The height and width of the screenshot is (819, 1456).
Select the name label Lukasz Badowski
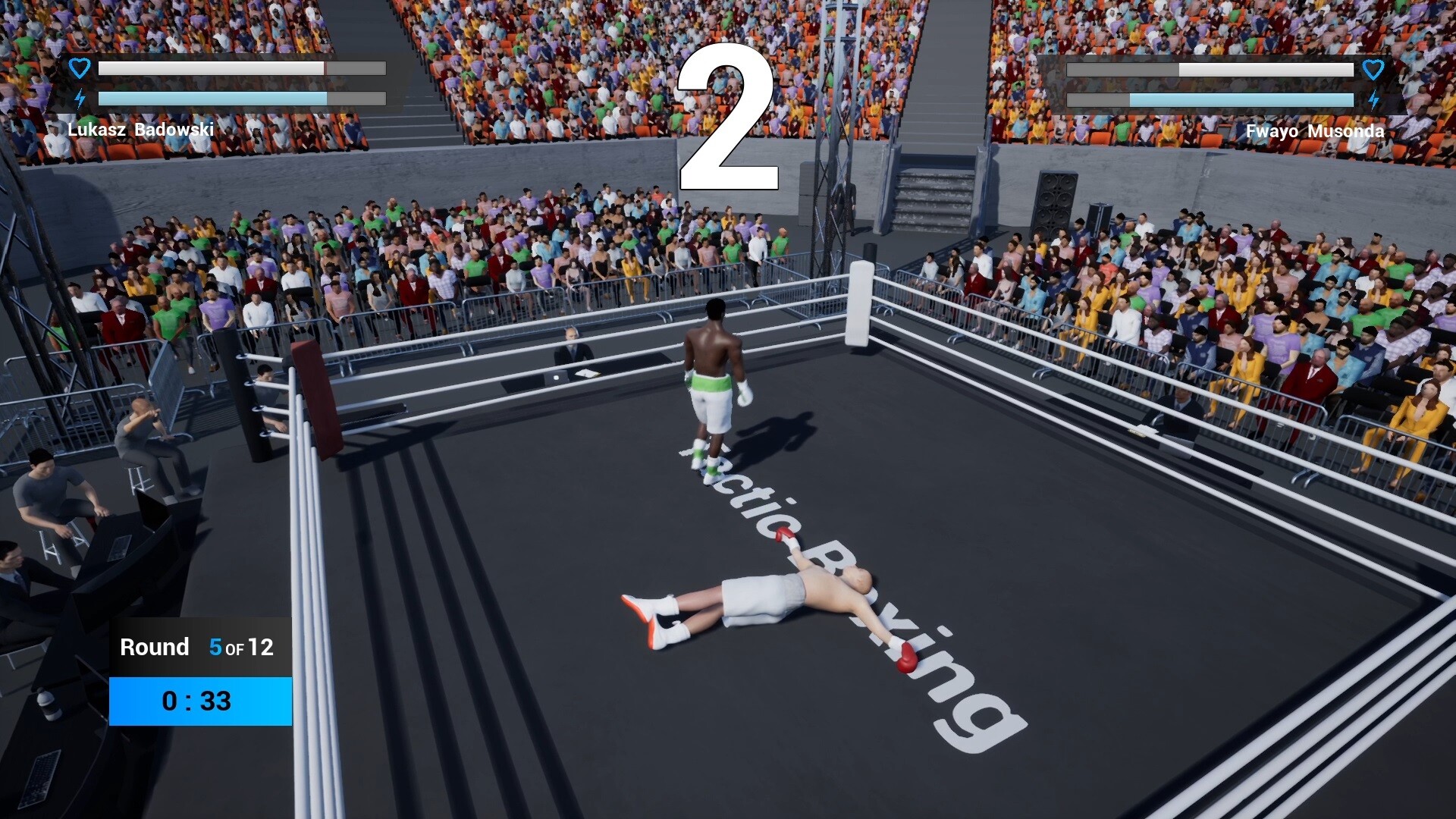tap(142, 130)
